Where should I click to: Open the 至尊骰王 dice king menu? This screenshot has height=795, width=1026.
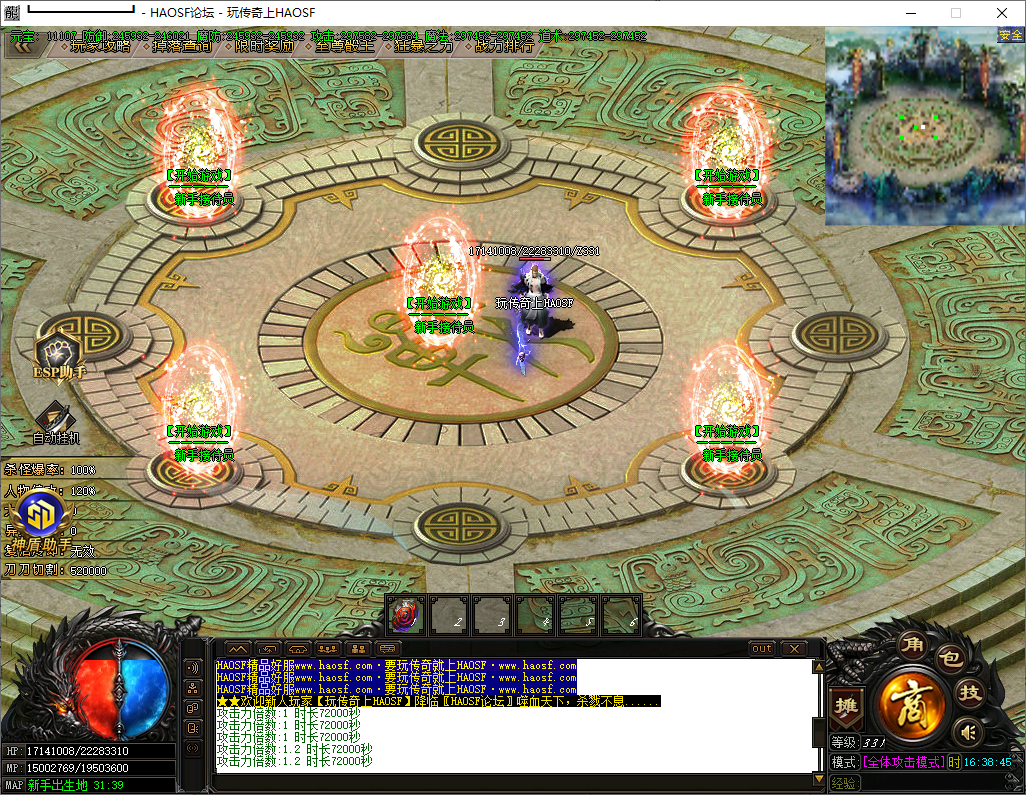345,46
